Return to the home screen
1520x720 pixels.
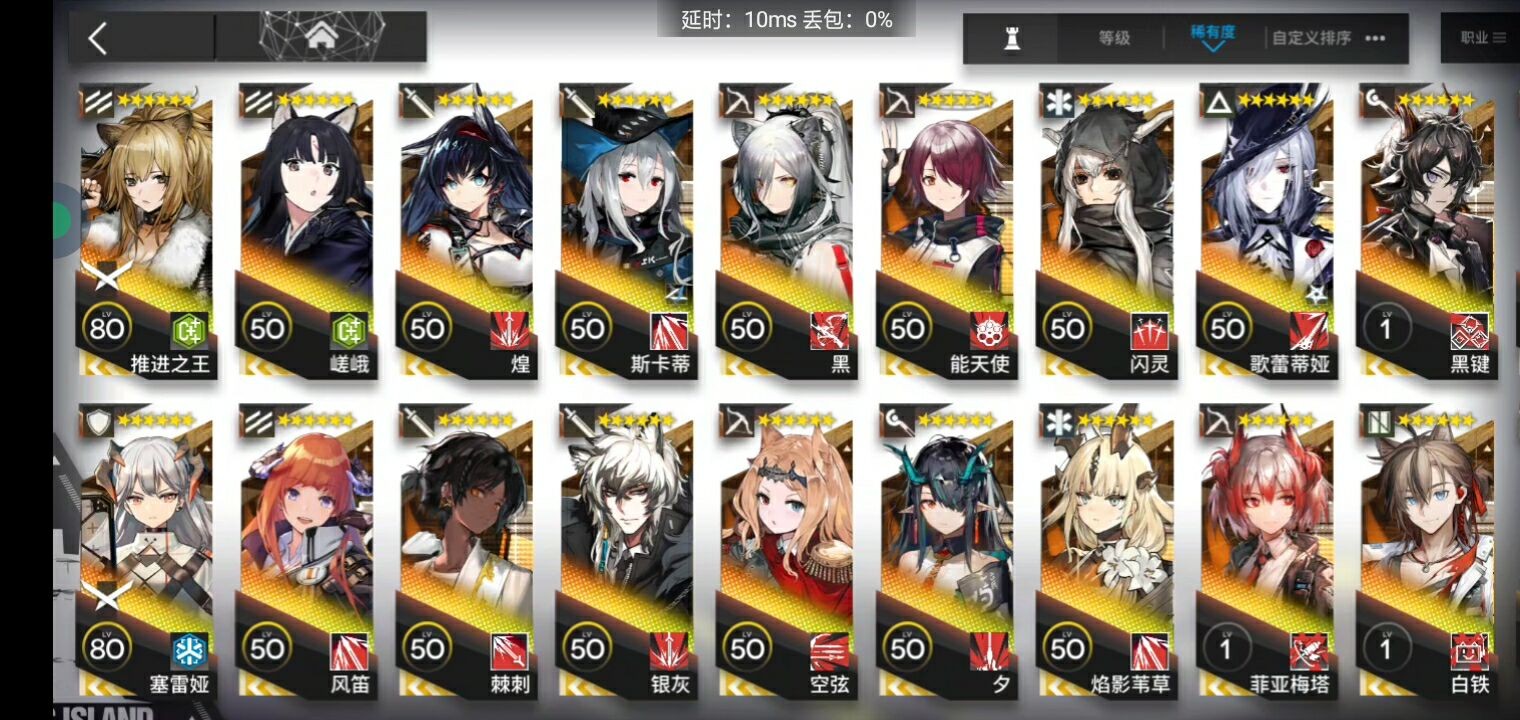pos(320,38)
